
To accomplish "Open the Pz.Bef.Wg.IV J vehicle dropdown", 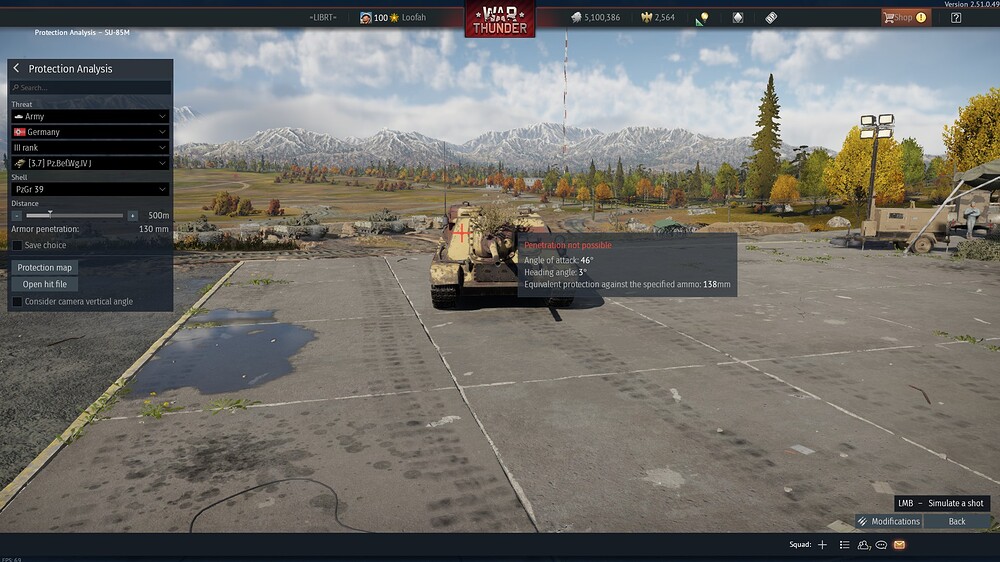I will [x=90, y=163].
